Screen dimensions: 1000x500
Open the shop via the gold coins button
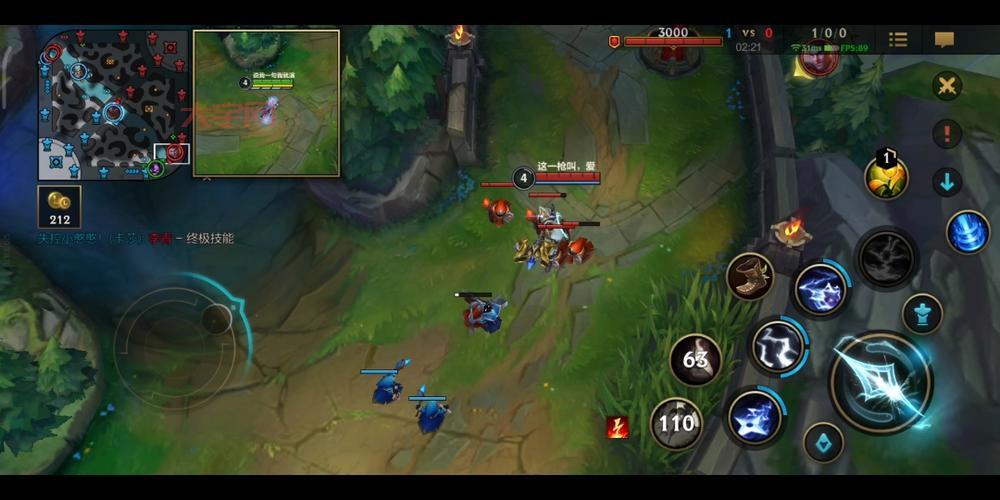[59, 206]
